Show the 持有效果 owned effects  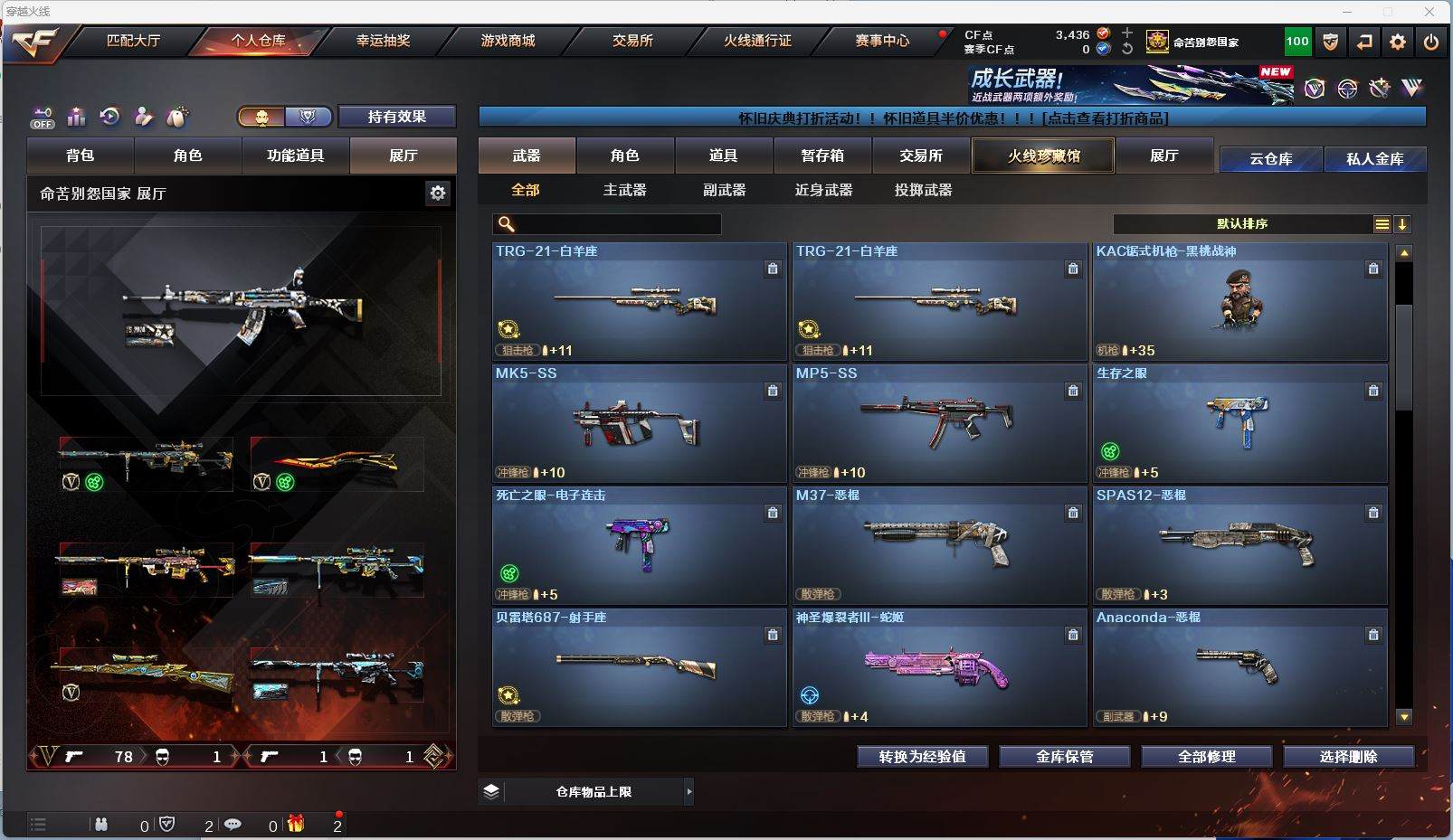[x=396, y=117]
